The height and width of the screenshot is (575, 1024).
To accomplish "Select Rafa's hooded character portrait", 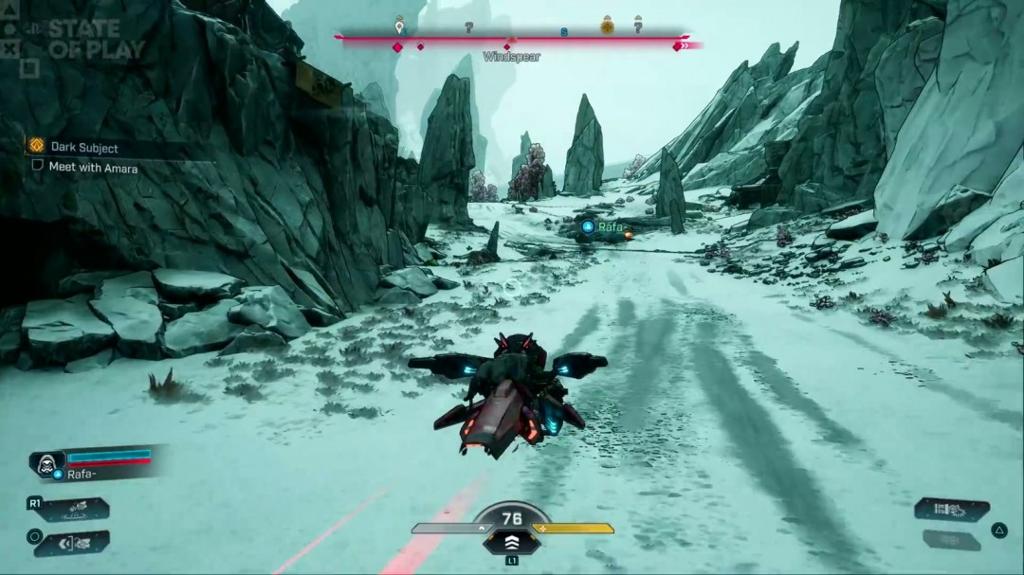I will 46,462.
